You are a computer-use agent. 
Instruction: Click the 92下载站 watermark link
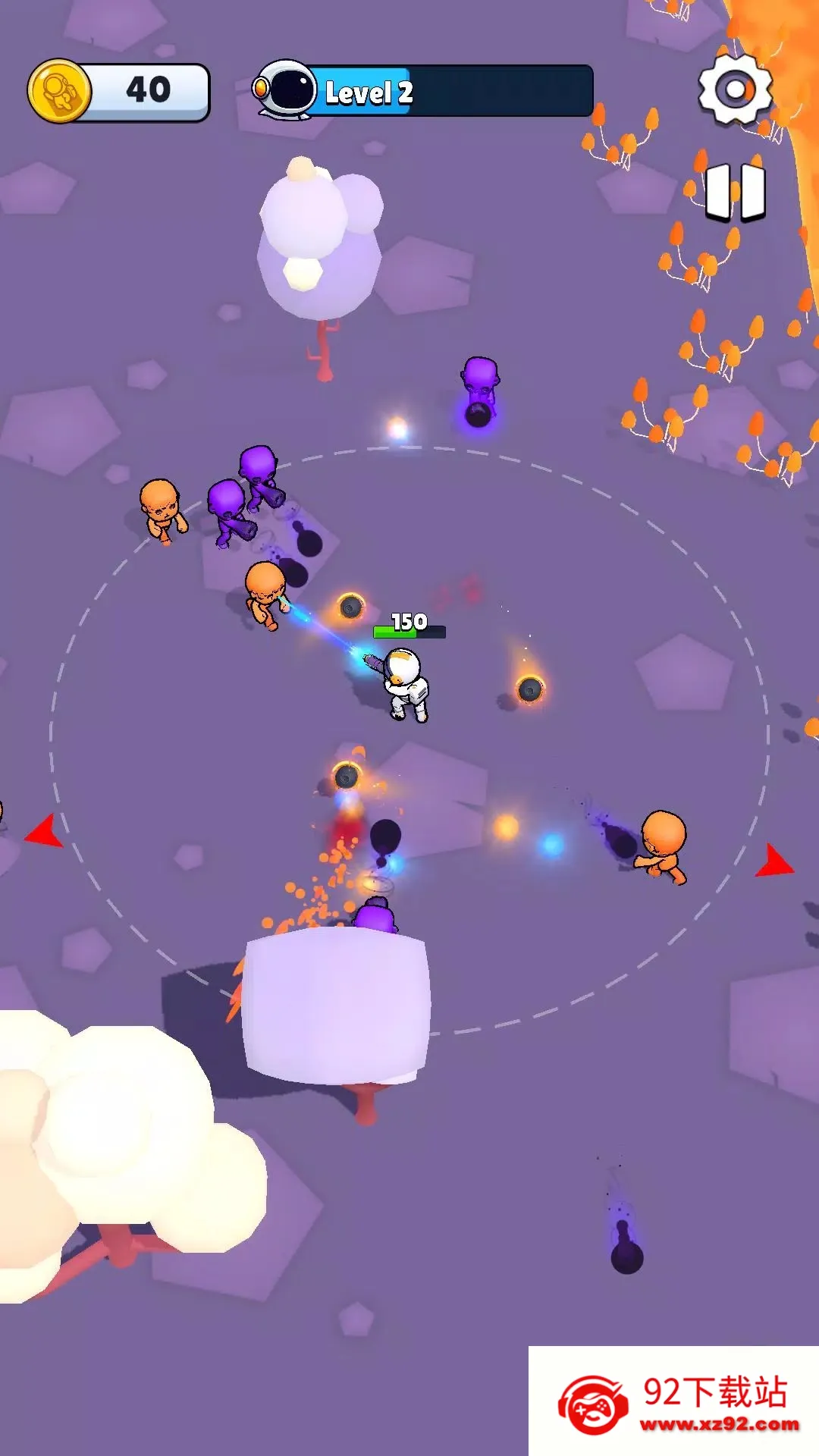(x=674, y=1401)
